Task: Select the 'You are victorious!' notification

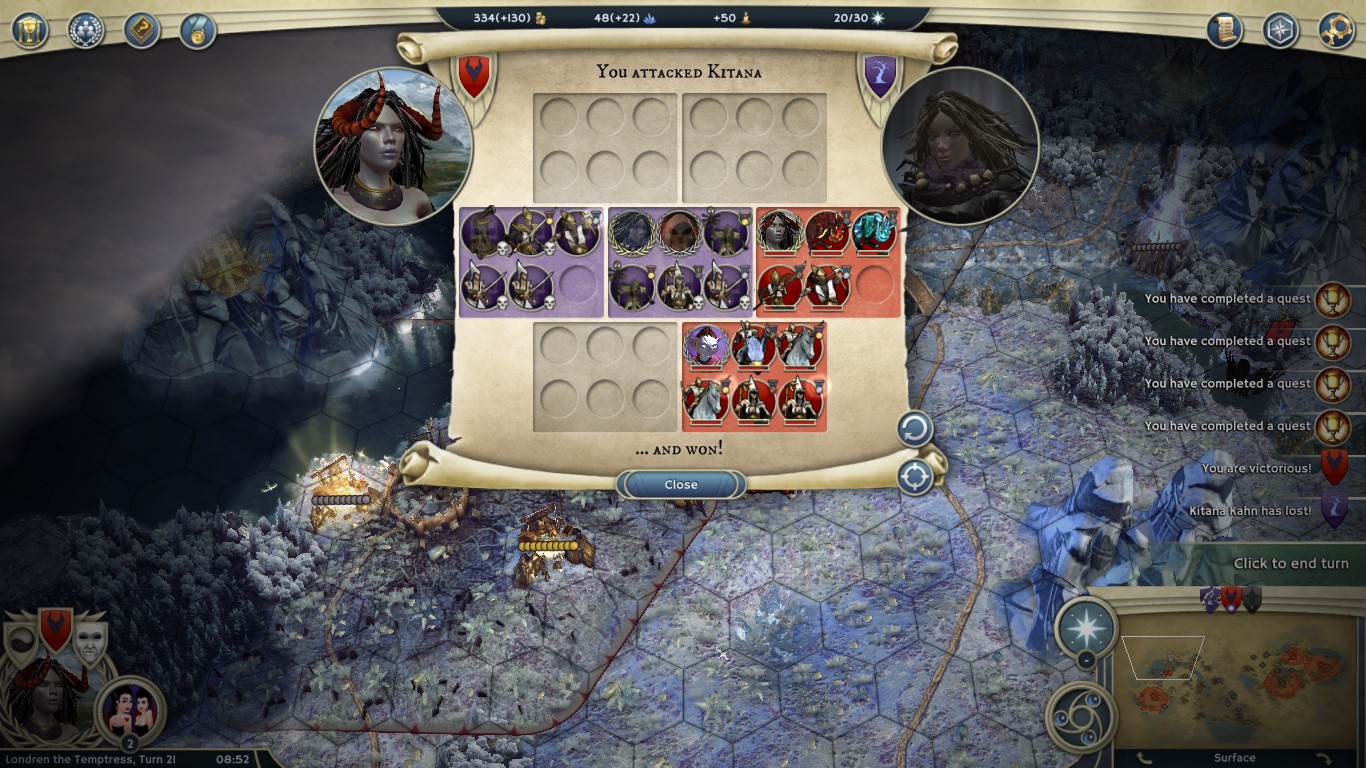Action: (x=1256, y=468)
